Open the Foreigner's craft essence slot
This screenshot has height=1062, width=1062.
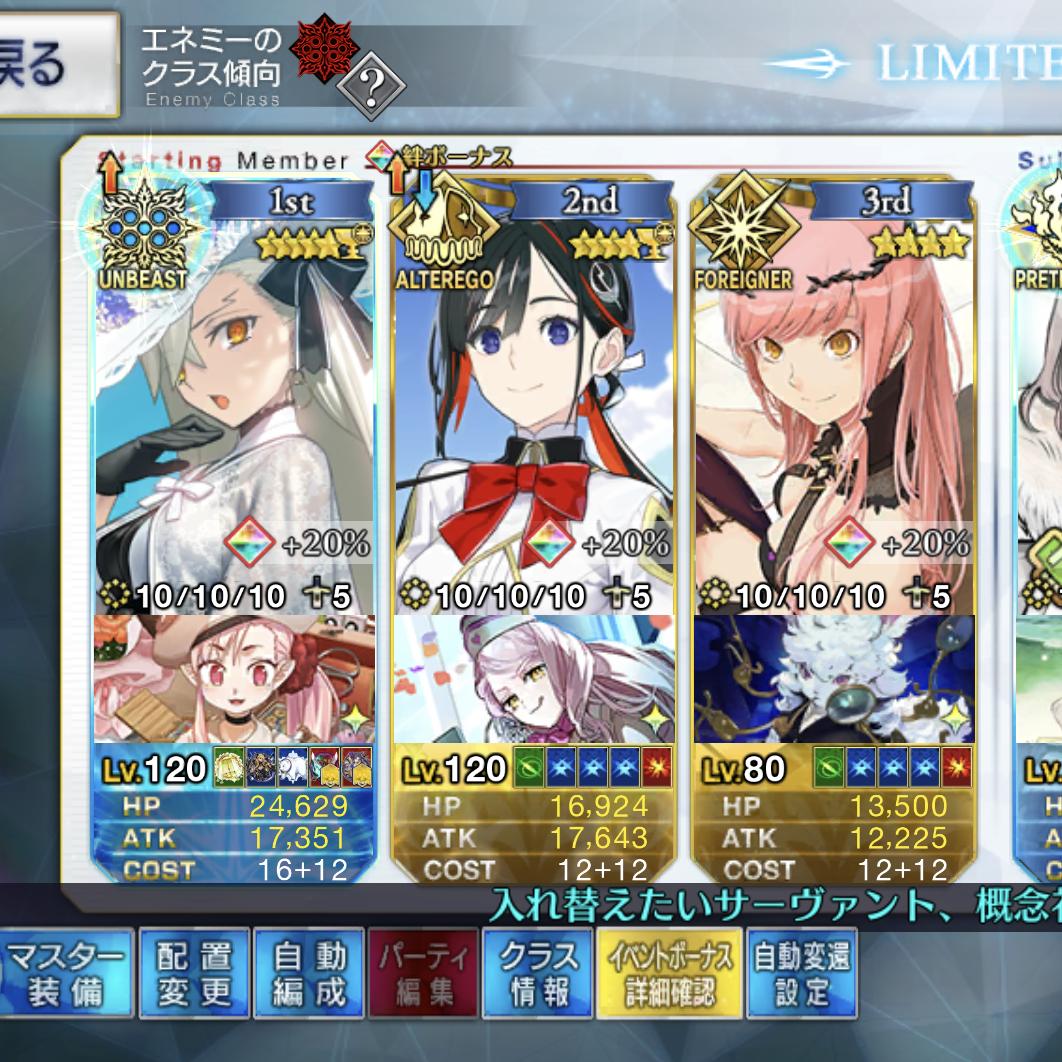pyautogui.click(x=834, y=680)
